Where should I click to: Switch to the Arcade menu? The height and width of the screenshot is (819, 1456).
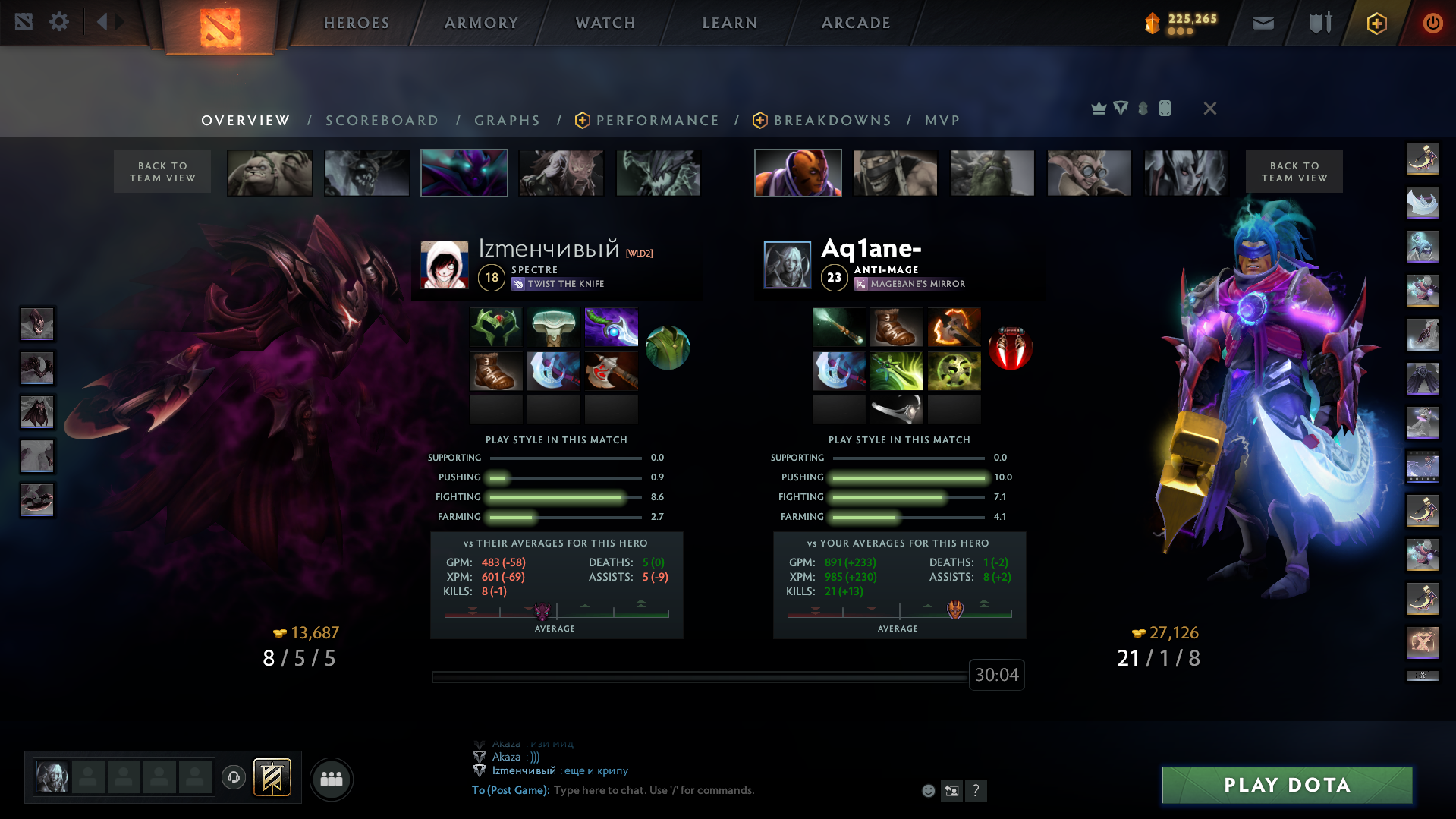[856, 23]
